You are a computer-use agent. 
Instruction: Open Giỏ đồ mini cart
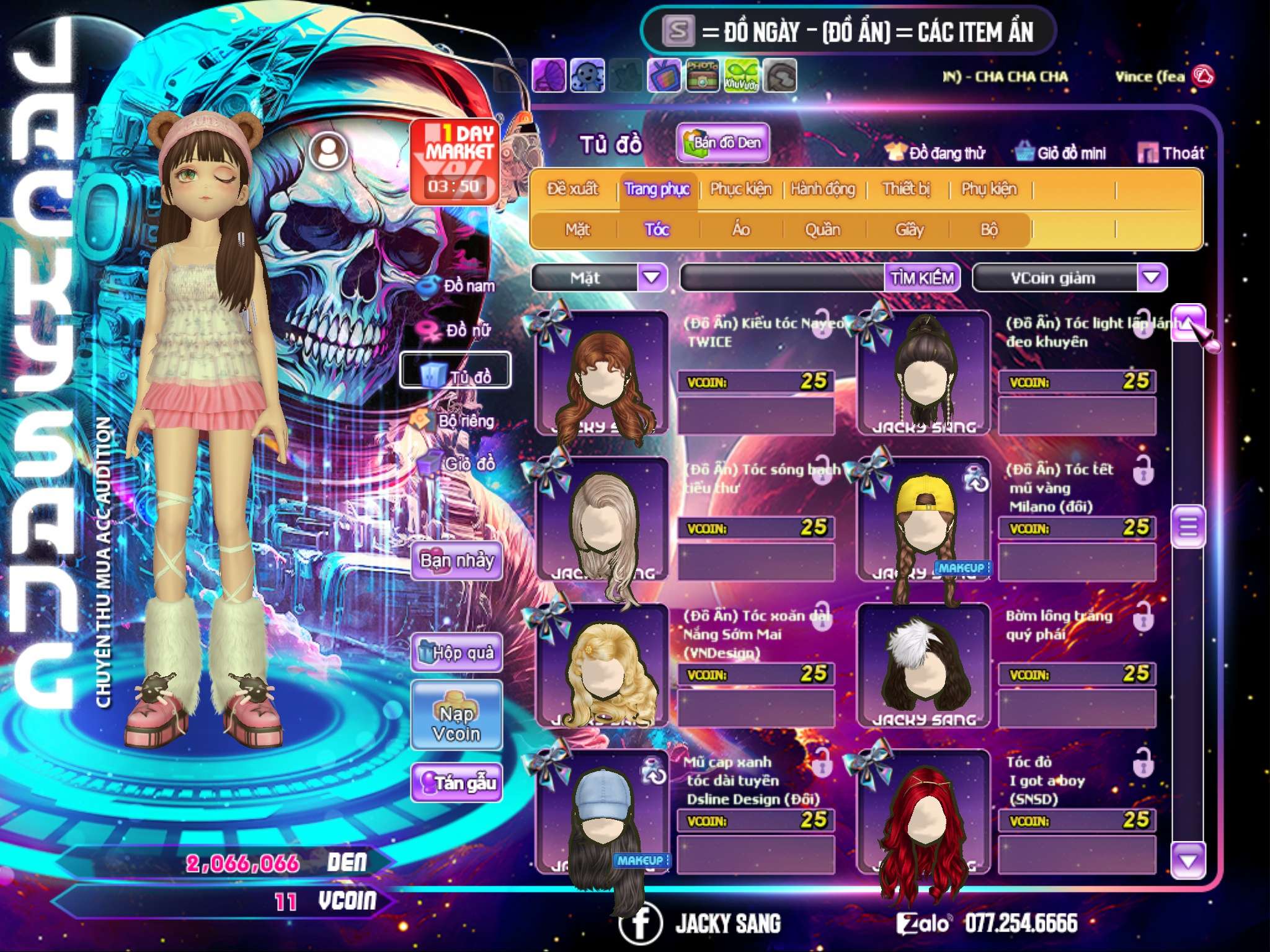1060,153
